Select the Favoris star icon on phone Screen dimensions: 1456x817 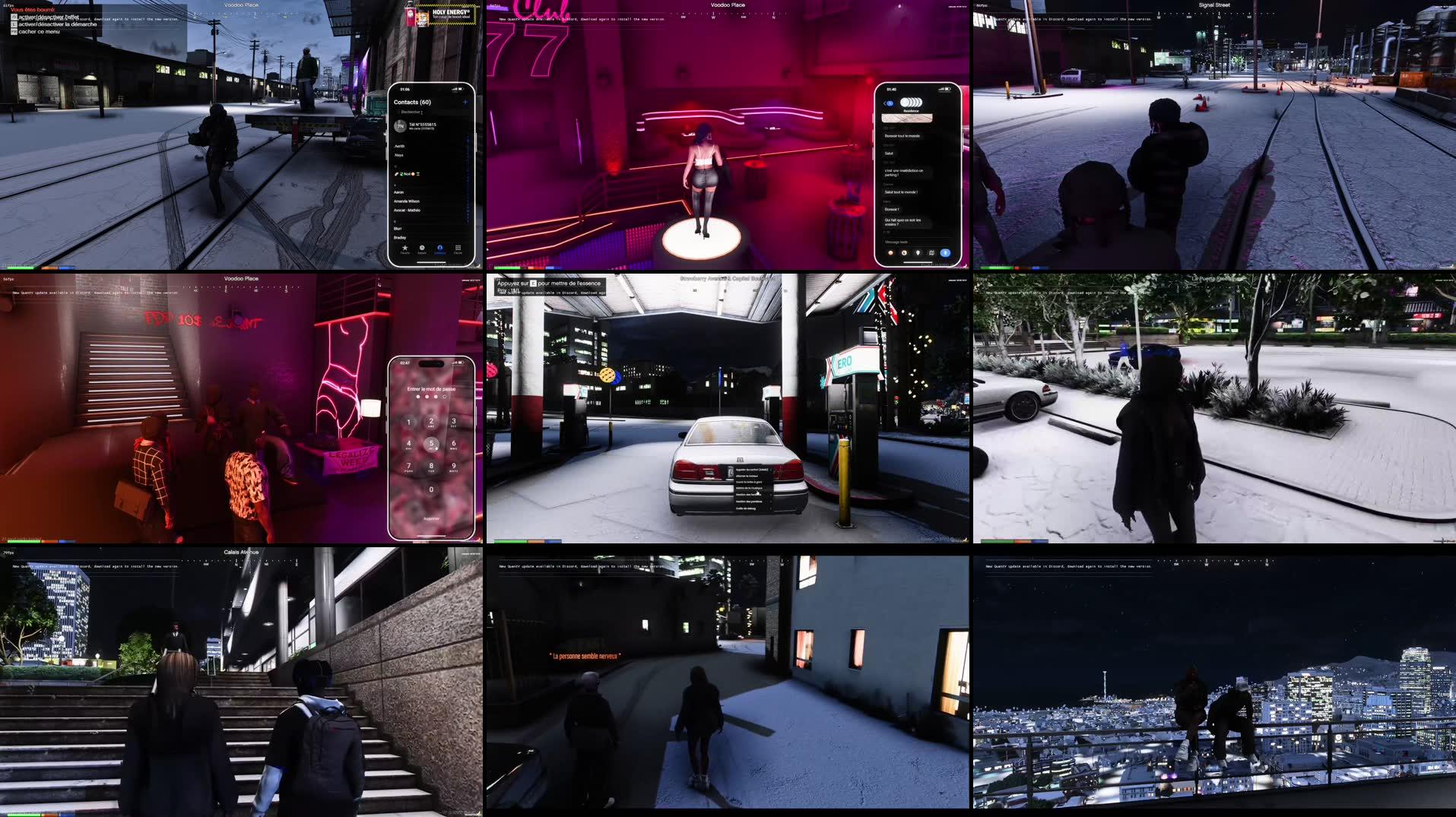pyautogui.click(x=405, y=248)
